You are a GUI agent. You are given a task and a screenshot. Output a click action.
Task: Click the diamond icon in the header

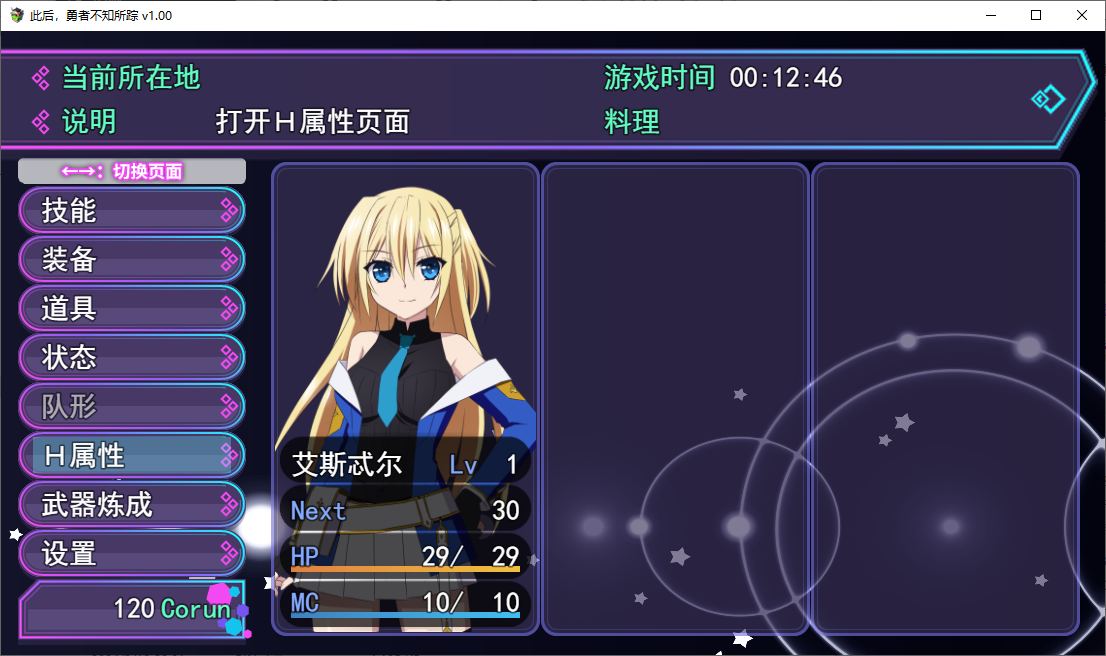pyautogui.click(x=1048, y=99)
